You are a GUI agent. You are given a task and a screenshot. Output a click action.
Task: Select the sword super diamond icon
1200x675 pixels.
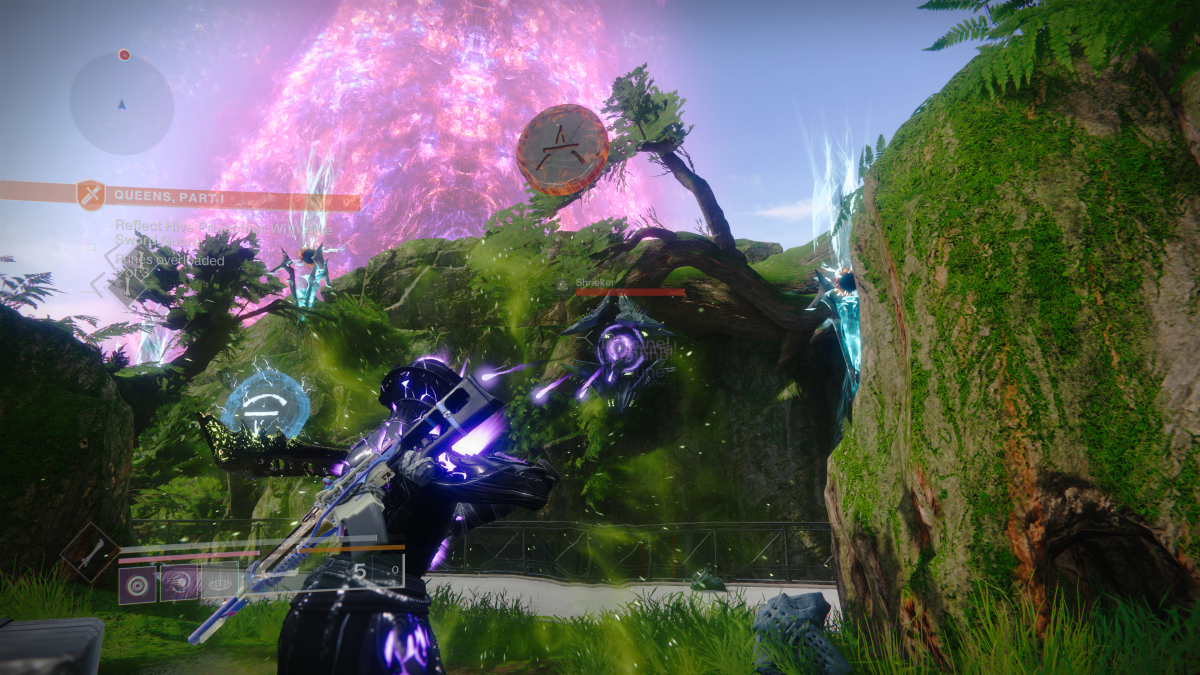[89, 551]
